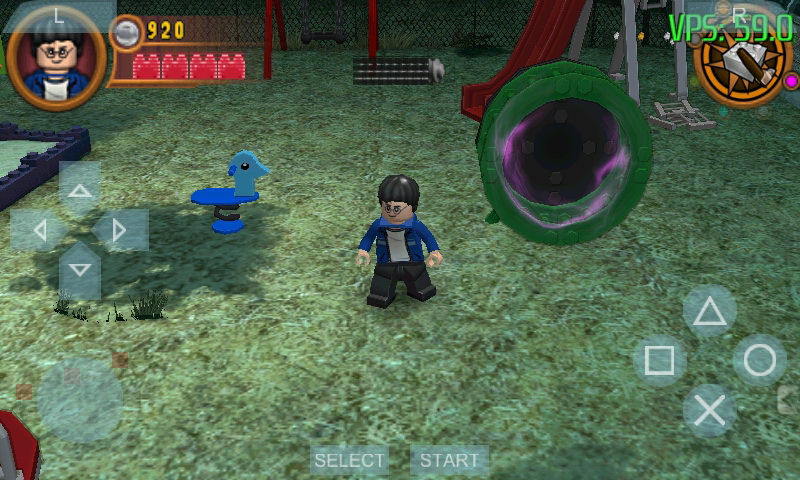Tap the Cross touch button

tap(710, 410)
